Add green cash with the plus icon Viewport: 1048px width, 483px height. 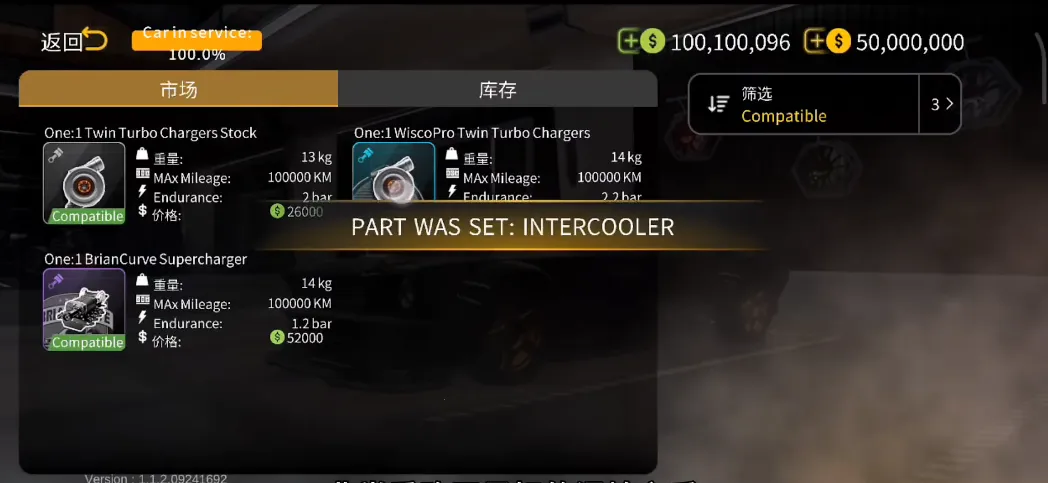[629, 42]
